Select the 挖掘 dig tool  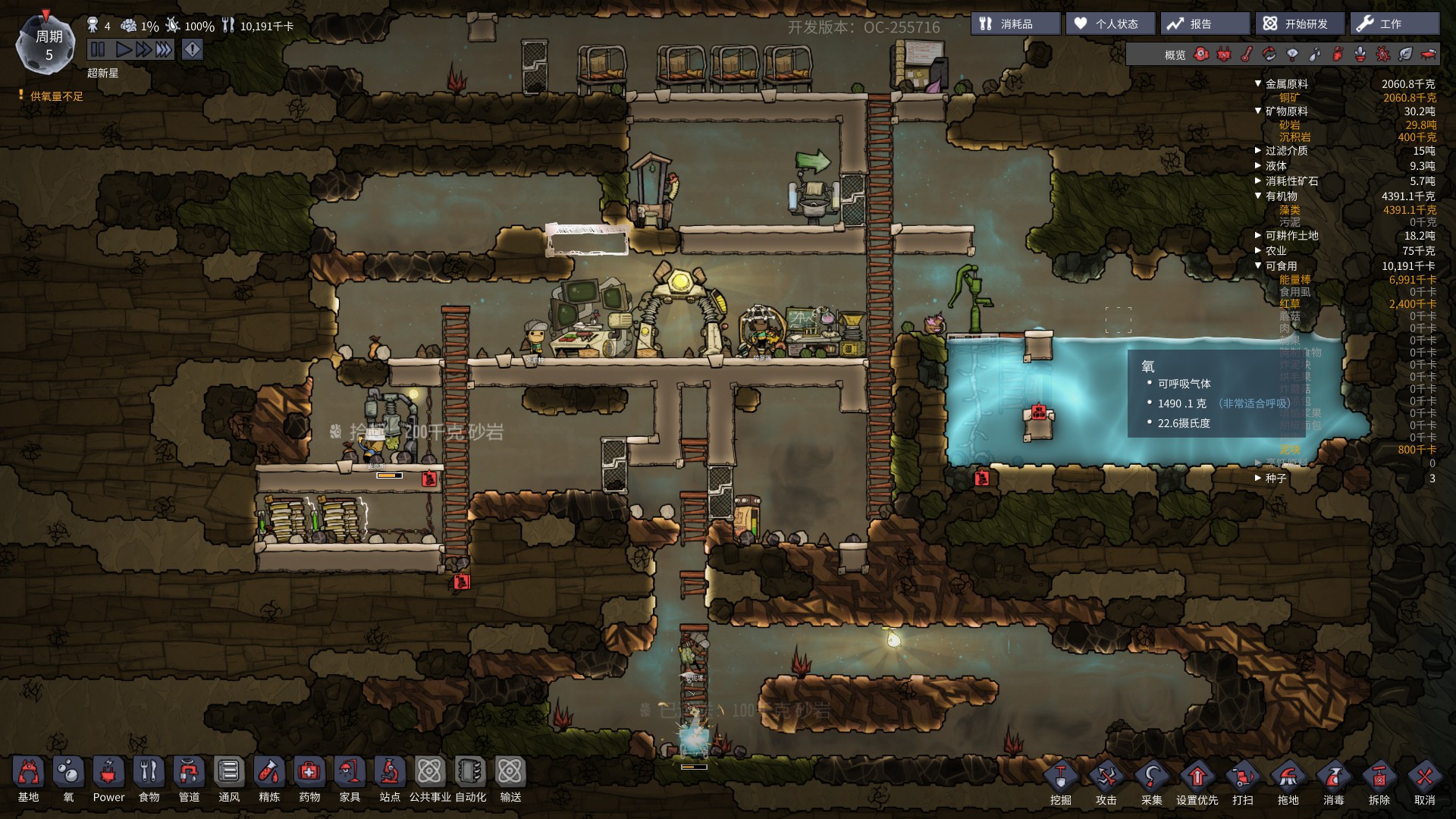click(x=1060, y=783)
